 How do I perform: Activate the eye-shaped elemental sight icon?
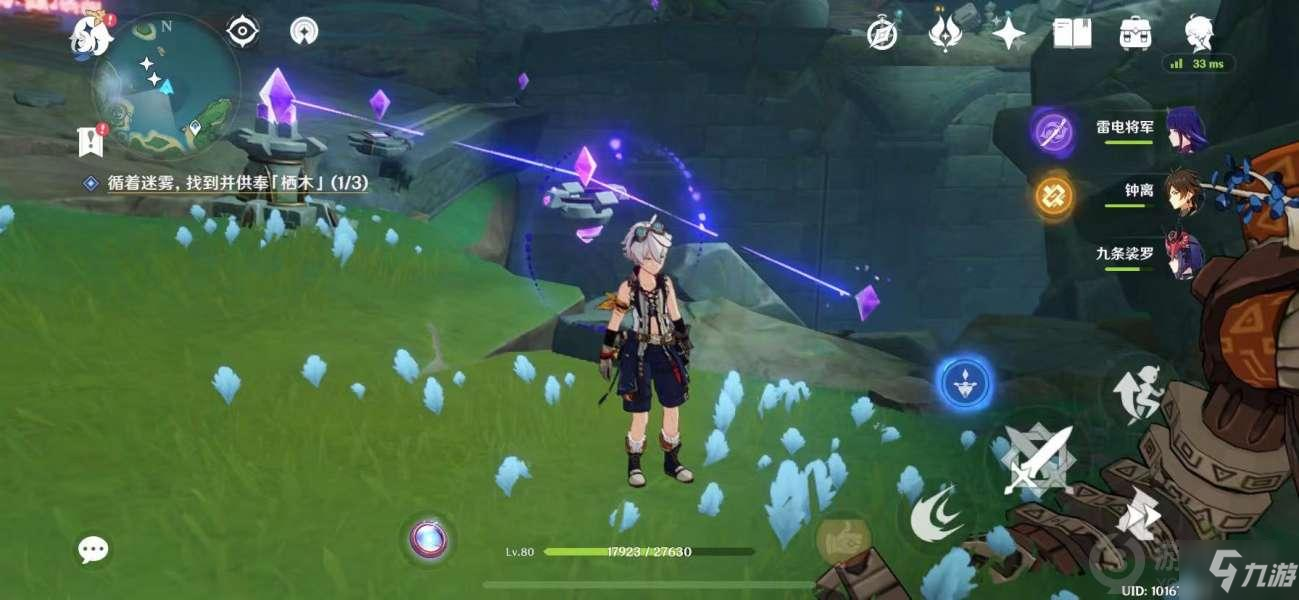coord(242,32)
